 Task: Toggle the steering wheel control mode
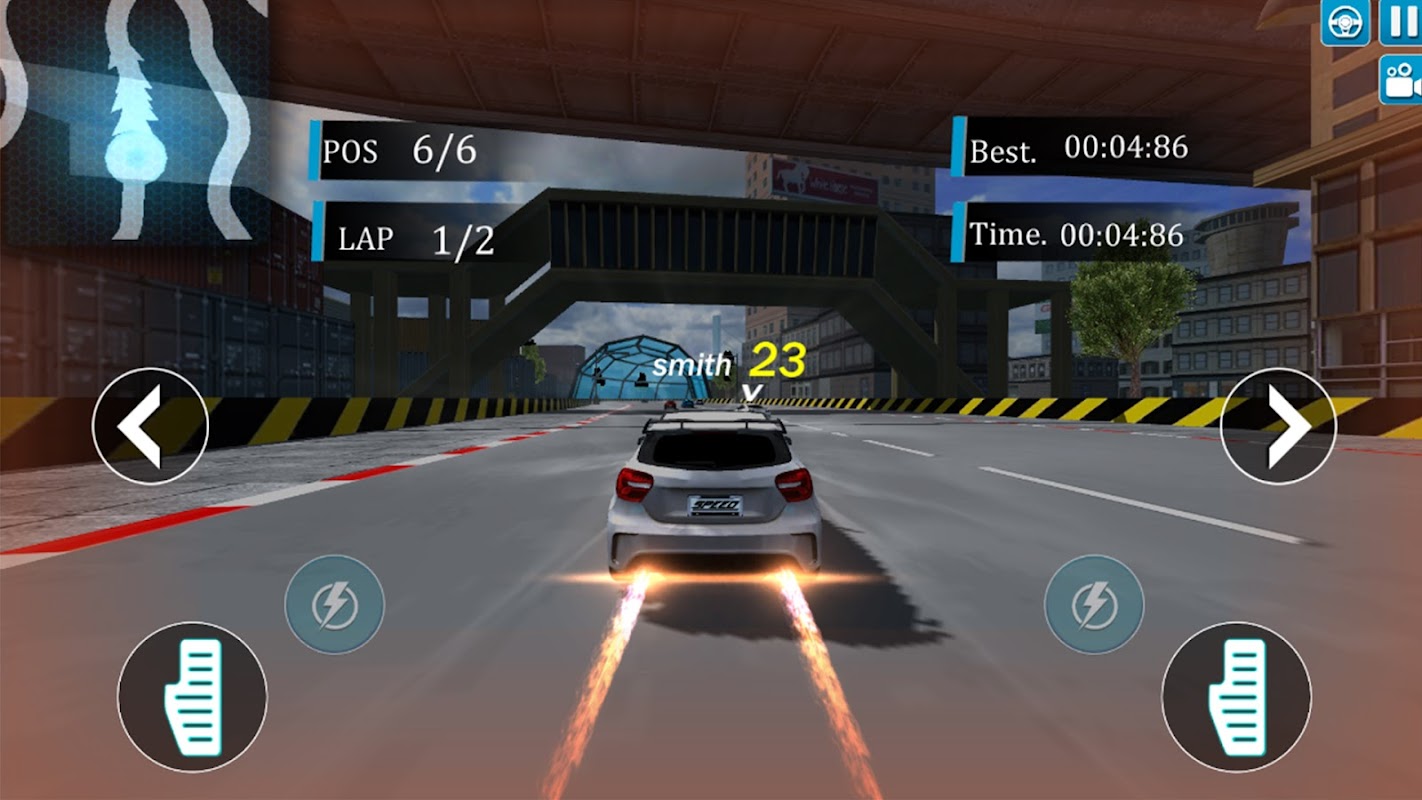coord(1345,22)
